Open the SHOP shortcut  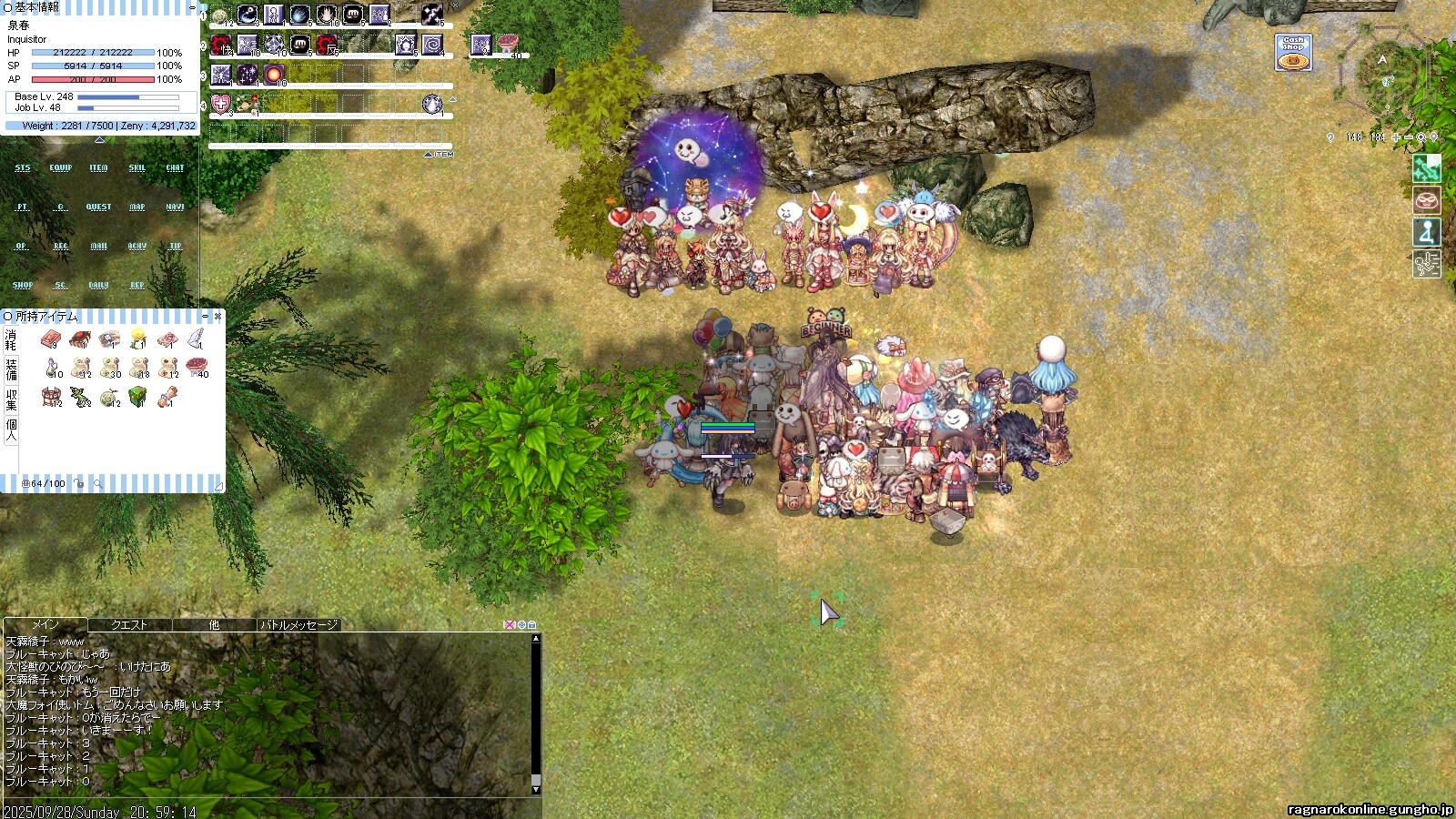(23, 286)
